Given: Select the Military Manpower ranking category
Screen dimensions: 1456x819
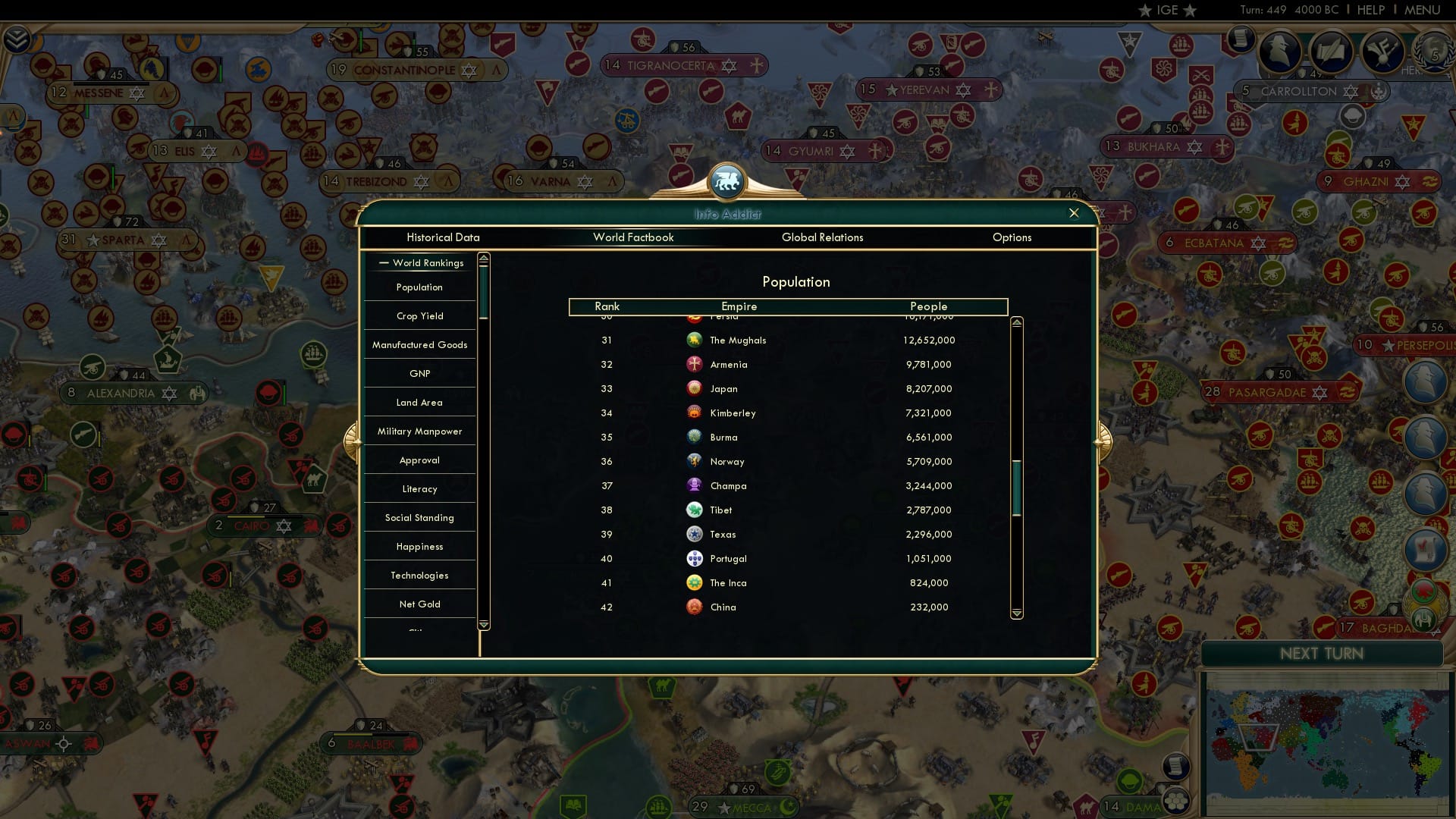Looking at the screenshot, I should [419, 431].
